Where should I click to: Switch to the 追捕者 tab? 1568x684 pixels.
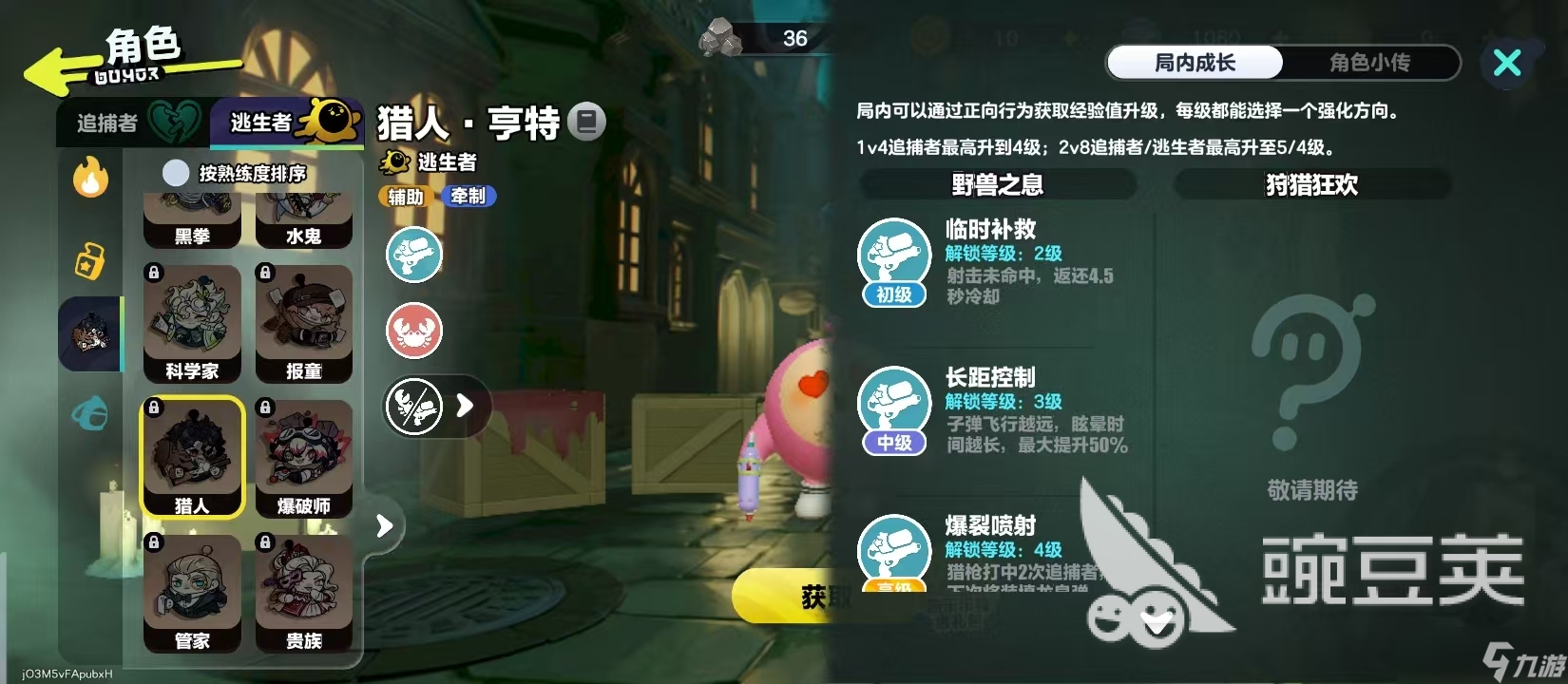(x=107, y=122)
